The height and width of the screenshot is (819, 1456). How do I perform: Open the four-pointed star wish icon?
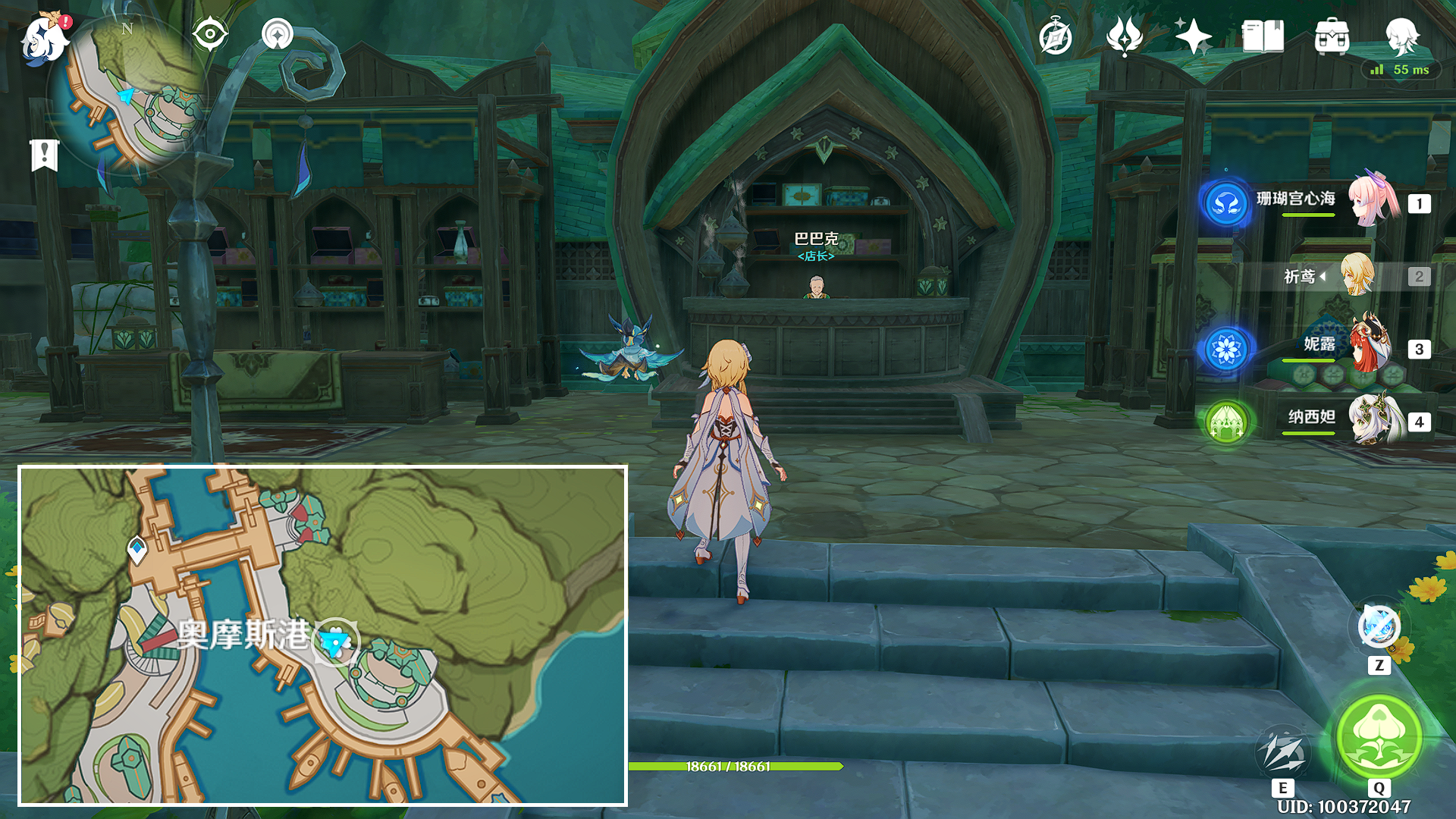pyautogui.click(x=1193, y=36)
